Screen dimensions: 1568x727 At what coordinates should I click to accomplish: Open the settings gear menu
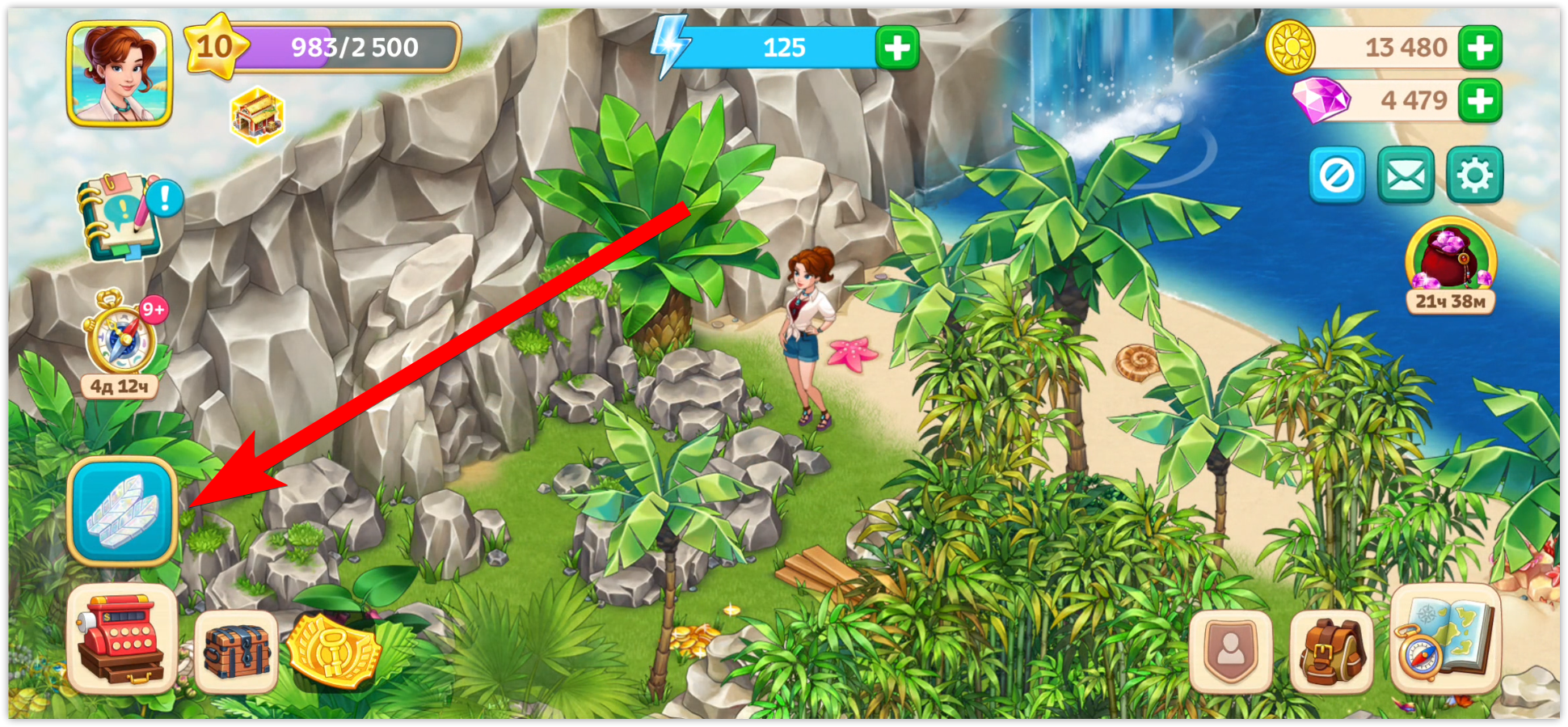[x=1474, y=175]
